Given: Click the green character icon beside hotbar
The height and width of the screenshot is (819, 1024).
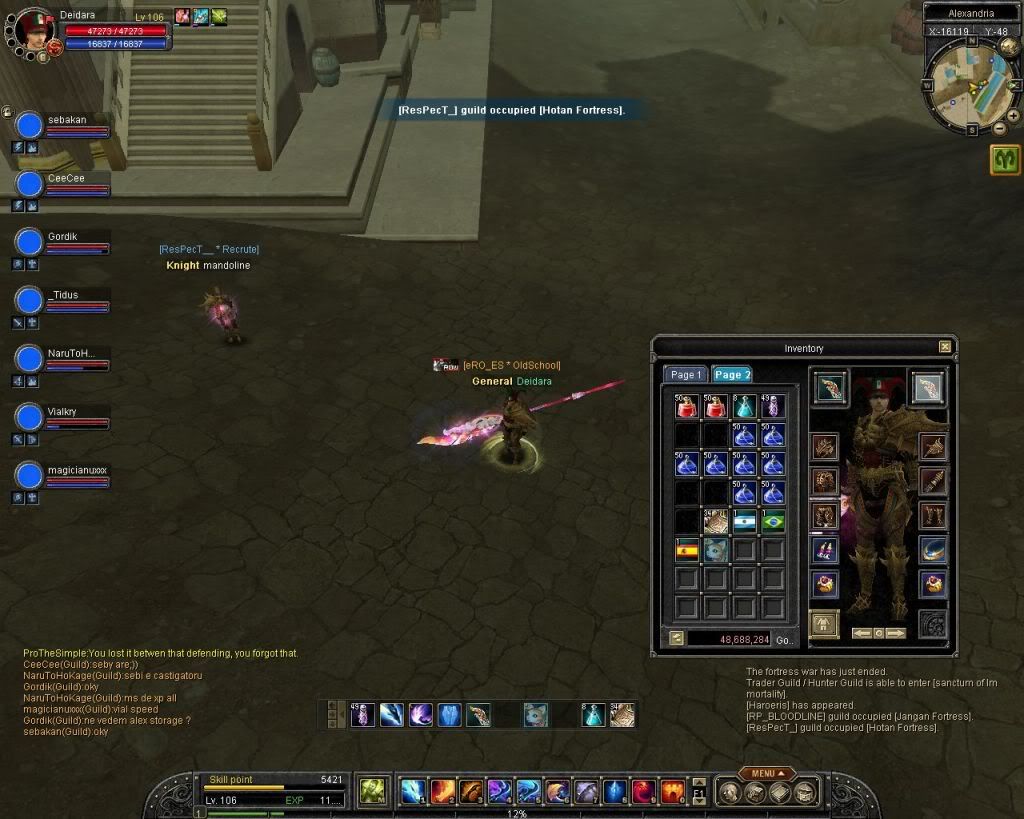Looking at the screenshot, I should [372, 791].
